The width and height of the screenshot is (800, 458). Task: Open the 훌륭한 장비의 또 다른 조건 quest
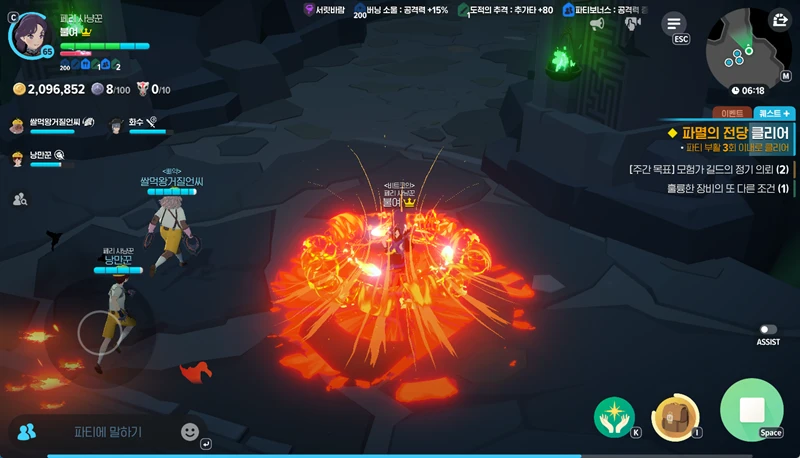(x=710, y=188)
